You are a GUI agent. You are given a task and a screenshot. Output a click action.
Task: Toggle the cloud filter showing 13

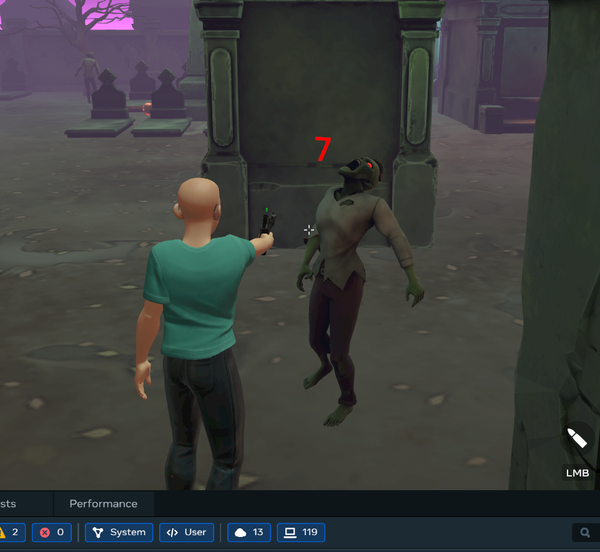click(x=249, y=532)
